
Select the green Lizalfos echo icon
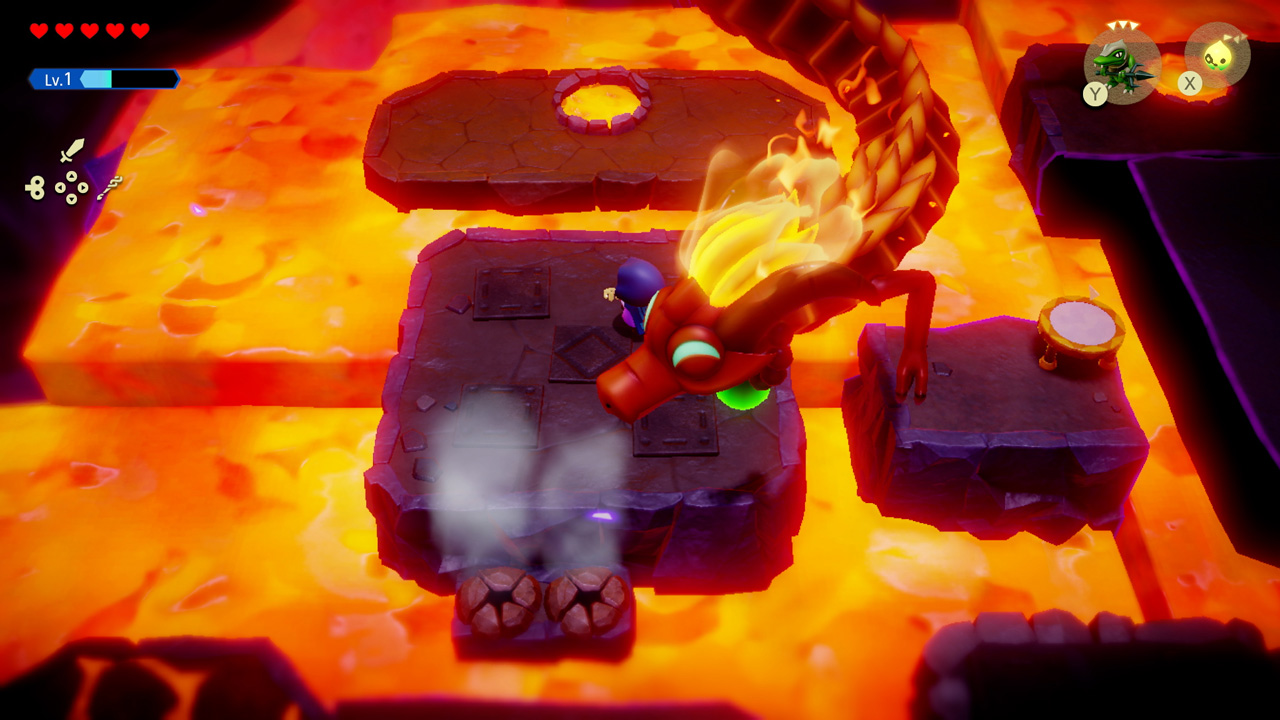1123,64
